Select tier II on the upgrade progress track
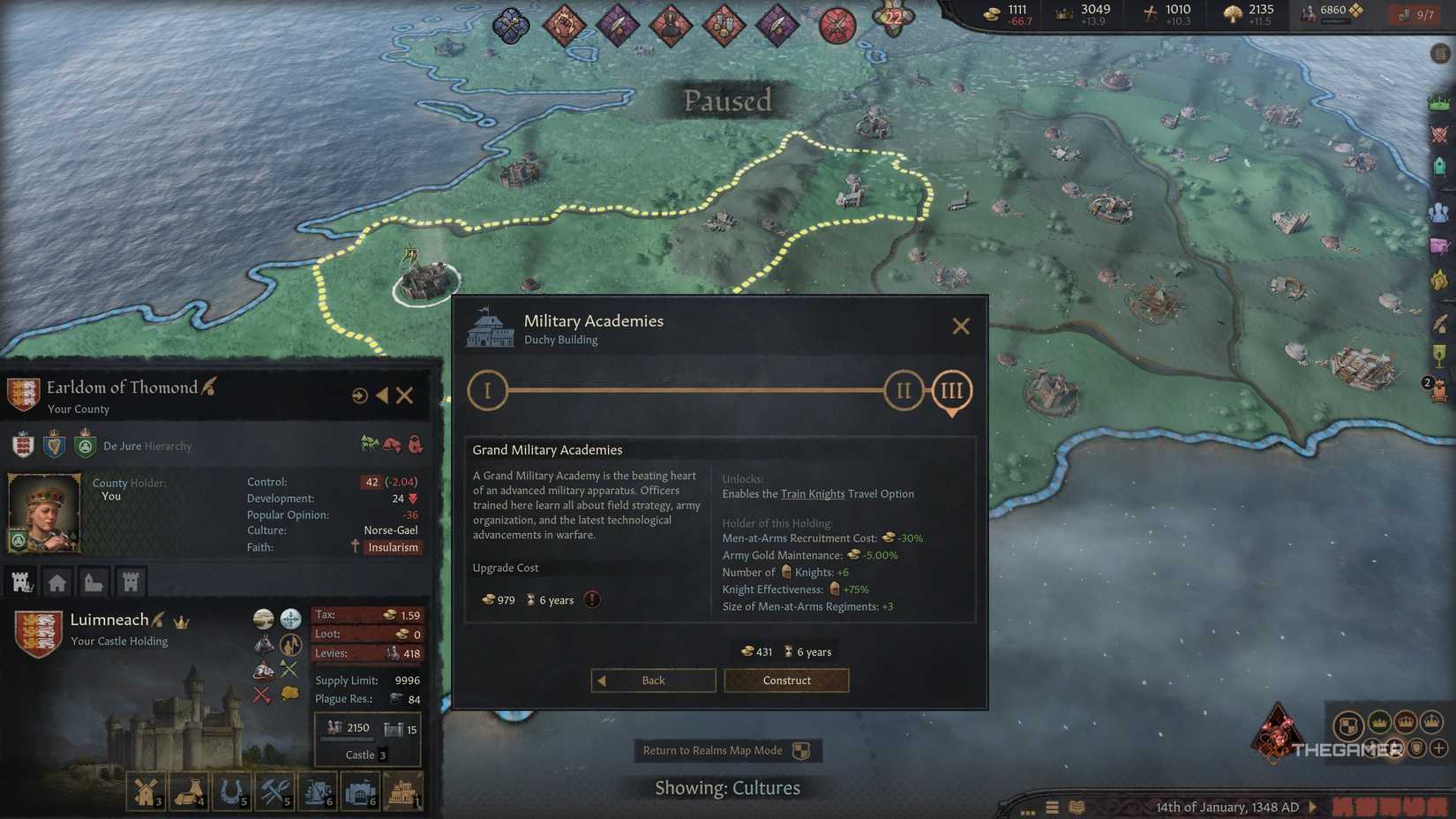Screen dimensions: 1456x819 point(903,389)
